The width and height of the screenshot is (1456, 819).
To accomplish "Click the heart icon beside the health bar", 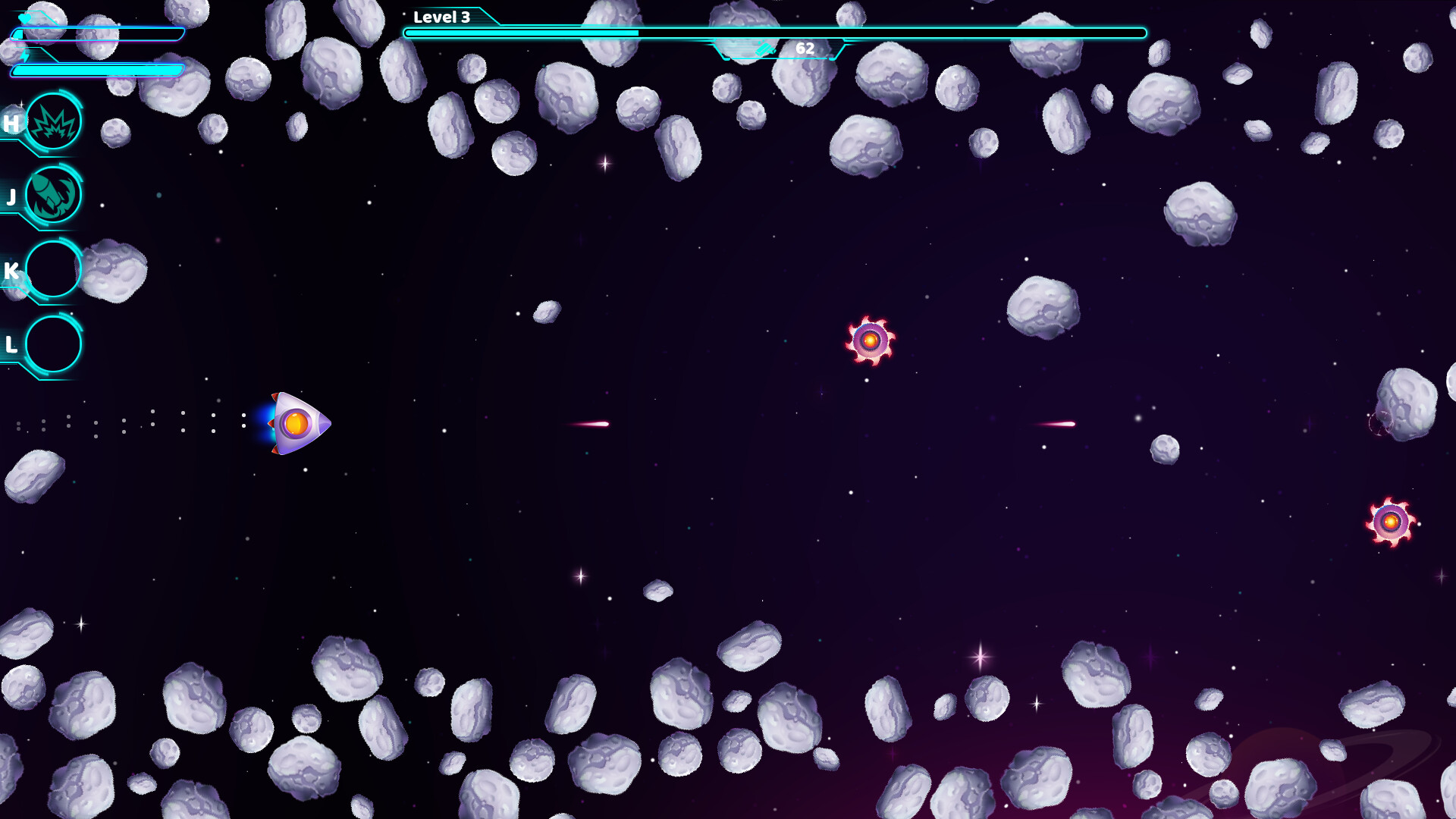I will click(x=24, y=19).
